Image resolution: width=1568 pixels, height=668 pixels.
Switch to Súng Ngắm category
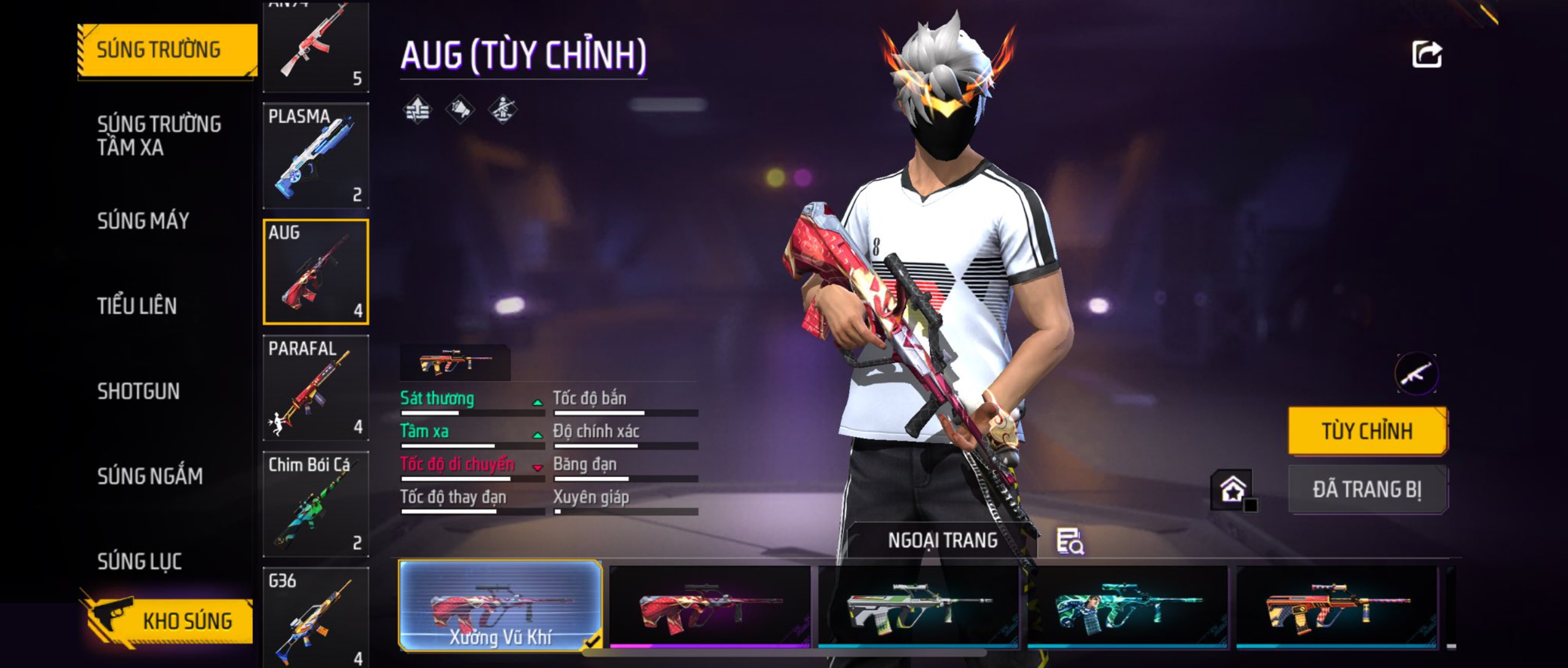[x=149, y=476]
